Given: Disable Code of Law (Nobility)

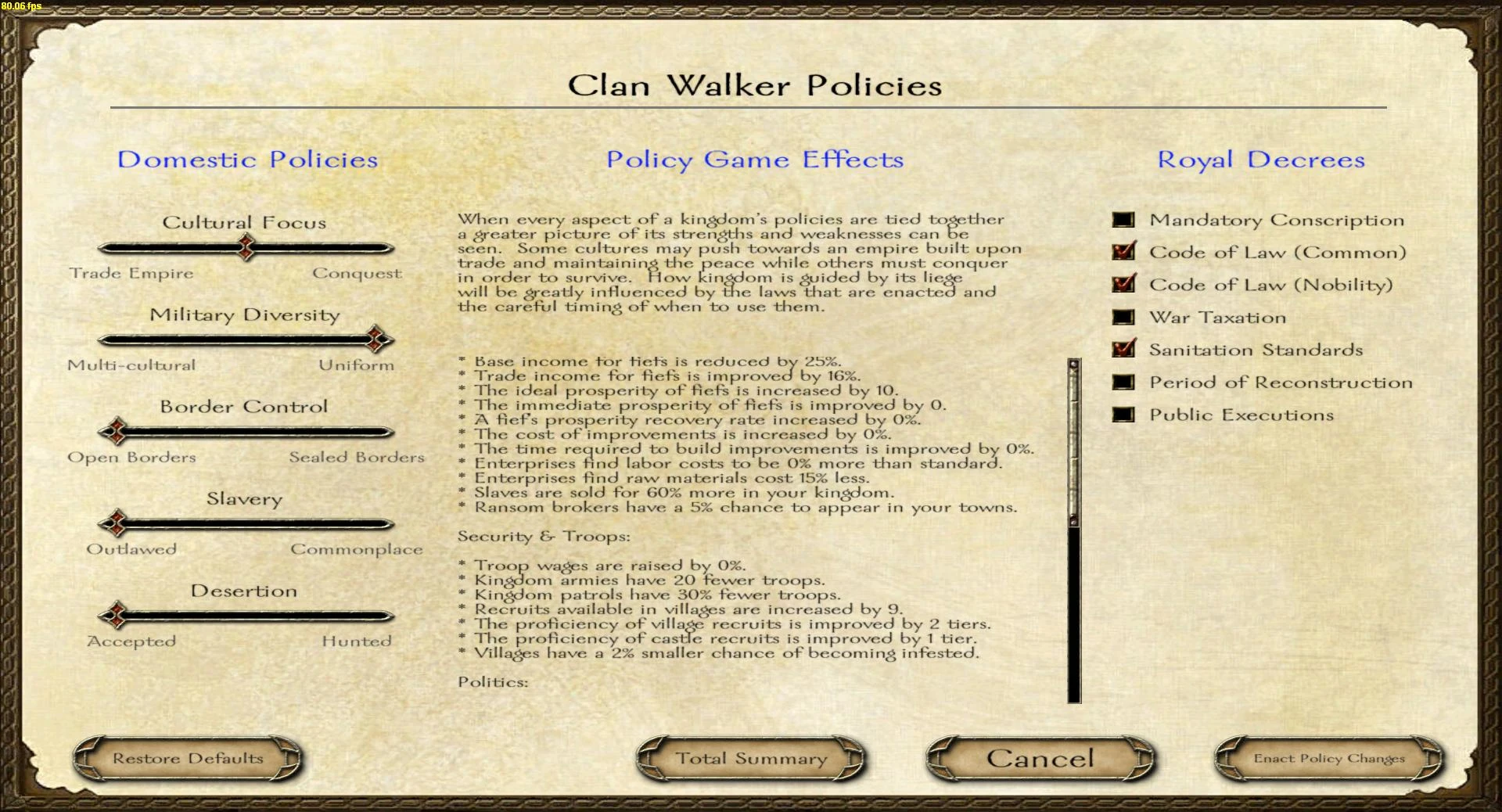Looking at the screenshot, I should 1123,284.
